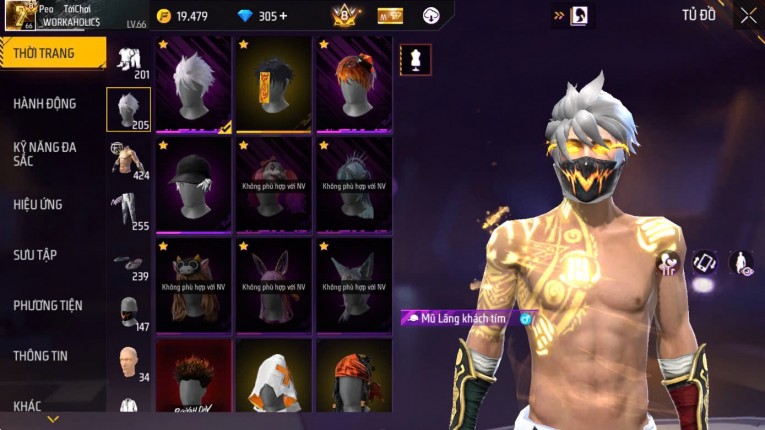The image size is (765, 430).
Task: Click the diamond currency plus button
Action: point(283,16)
